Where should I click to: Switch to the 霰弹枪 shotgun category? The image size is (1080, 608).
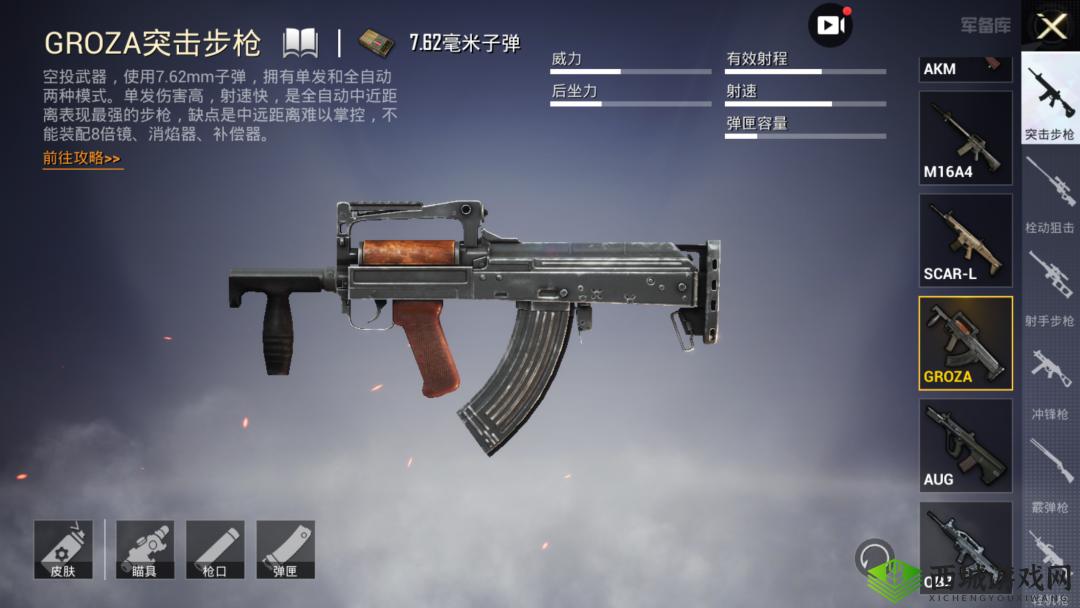tap(1050, 475)
